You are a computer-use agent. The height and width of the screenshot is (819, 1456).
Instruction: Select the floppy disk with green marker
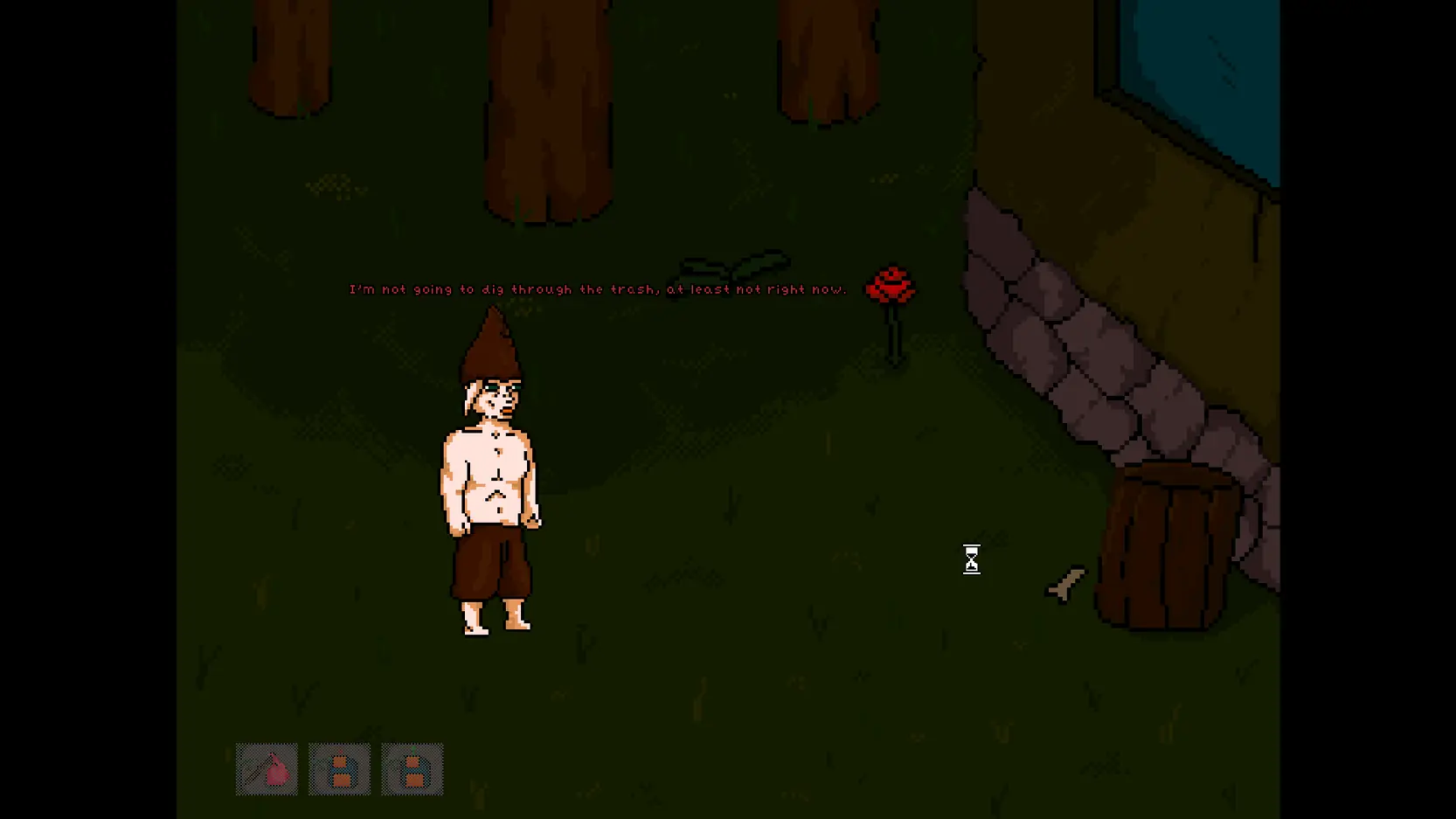413,769
